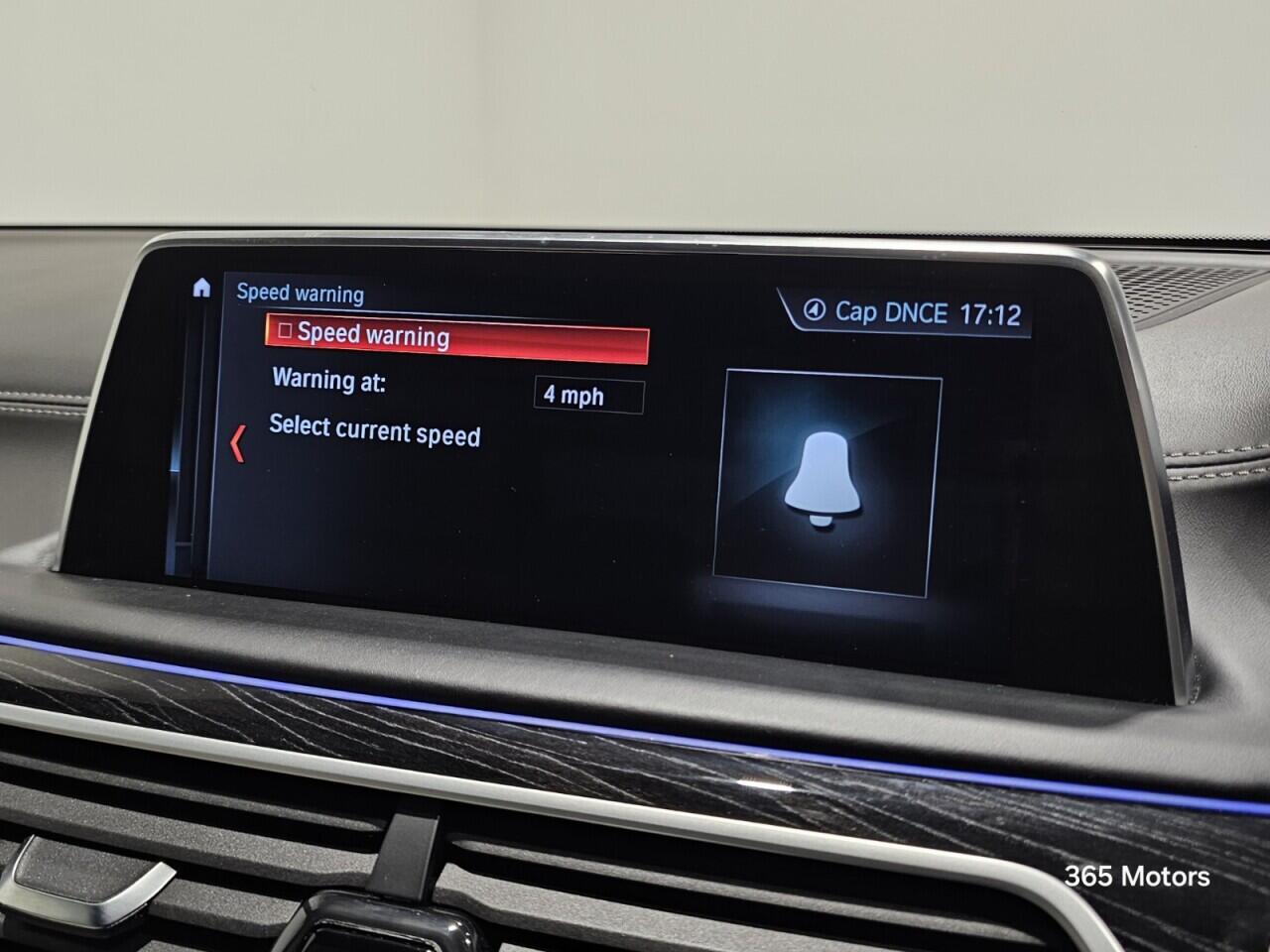Screen dimensions: 1270x952
Task: Tap the house symbol to return home
Action: pos(202,288)
